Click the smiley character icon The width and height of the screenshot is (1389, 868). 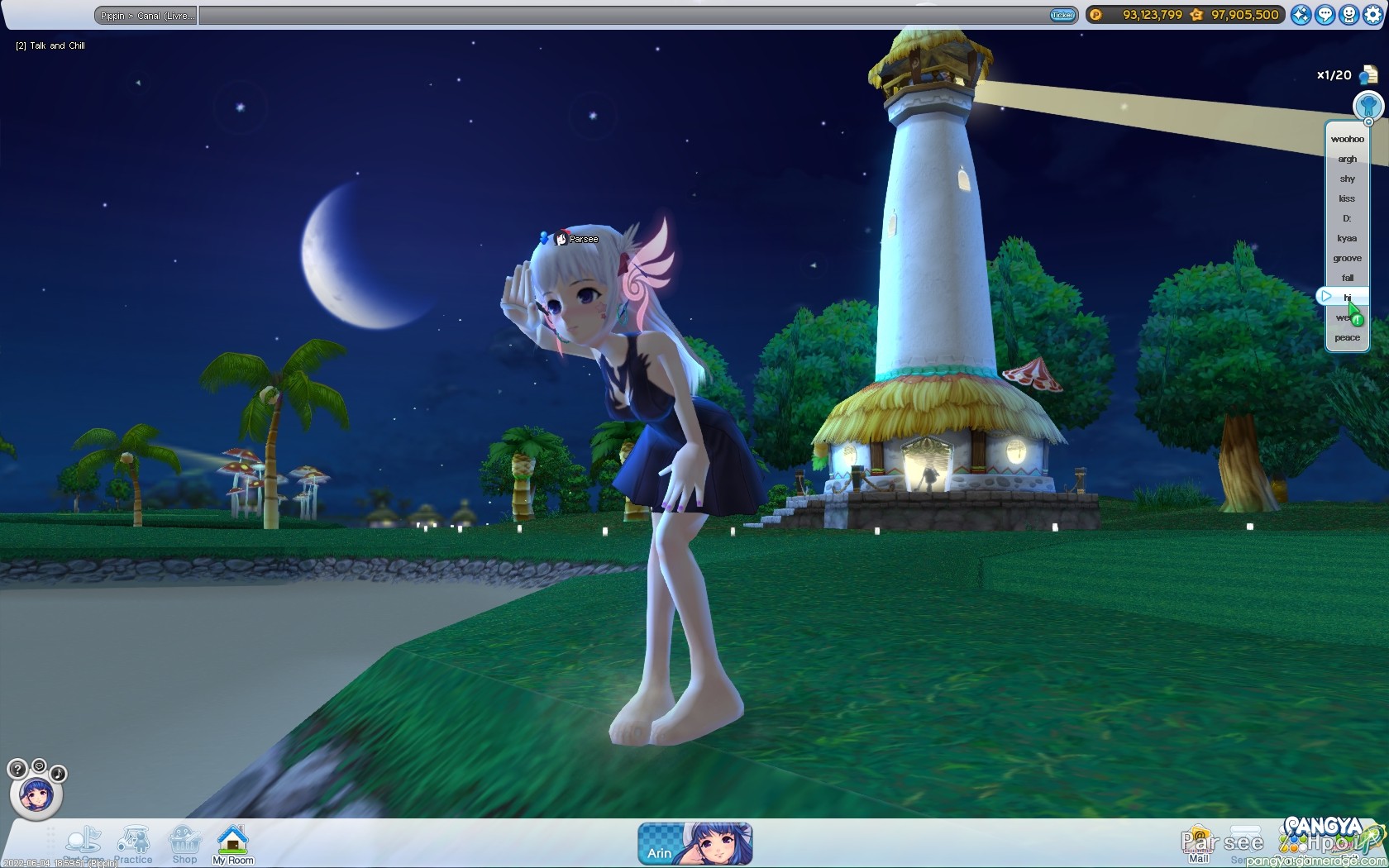point(1349,15)
